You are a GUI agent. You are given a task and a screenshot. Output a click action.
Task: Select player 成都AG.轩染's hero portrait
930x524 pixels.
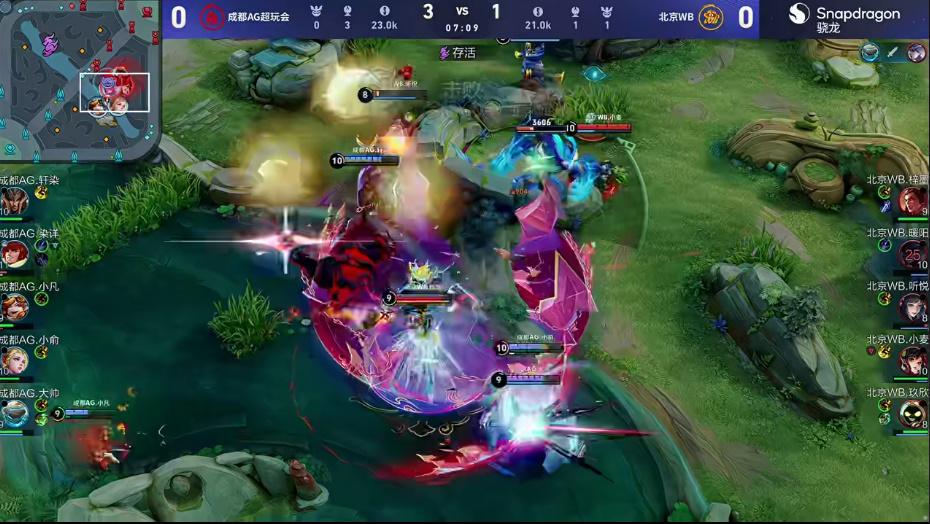coord(14,201)
